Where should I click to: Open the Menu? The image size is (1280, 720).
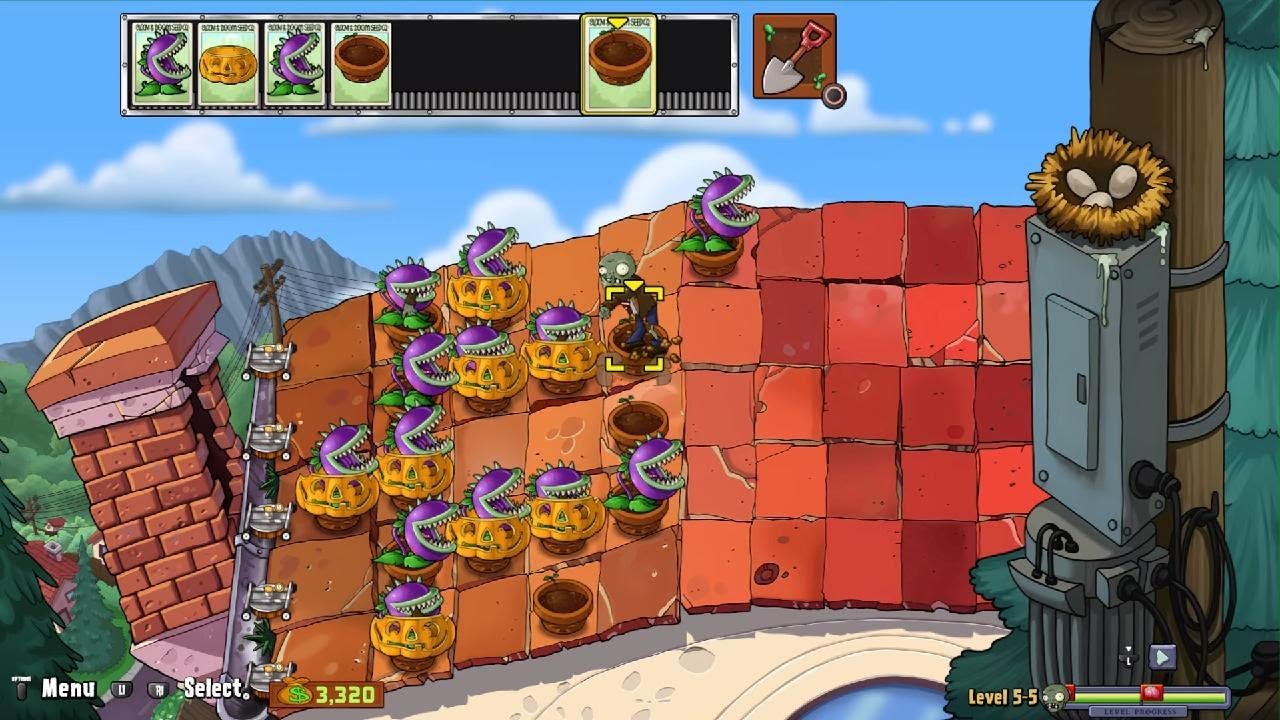click(67, 688)
